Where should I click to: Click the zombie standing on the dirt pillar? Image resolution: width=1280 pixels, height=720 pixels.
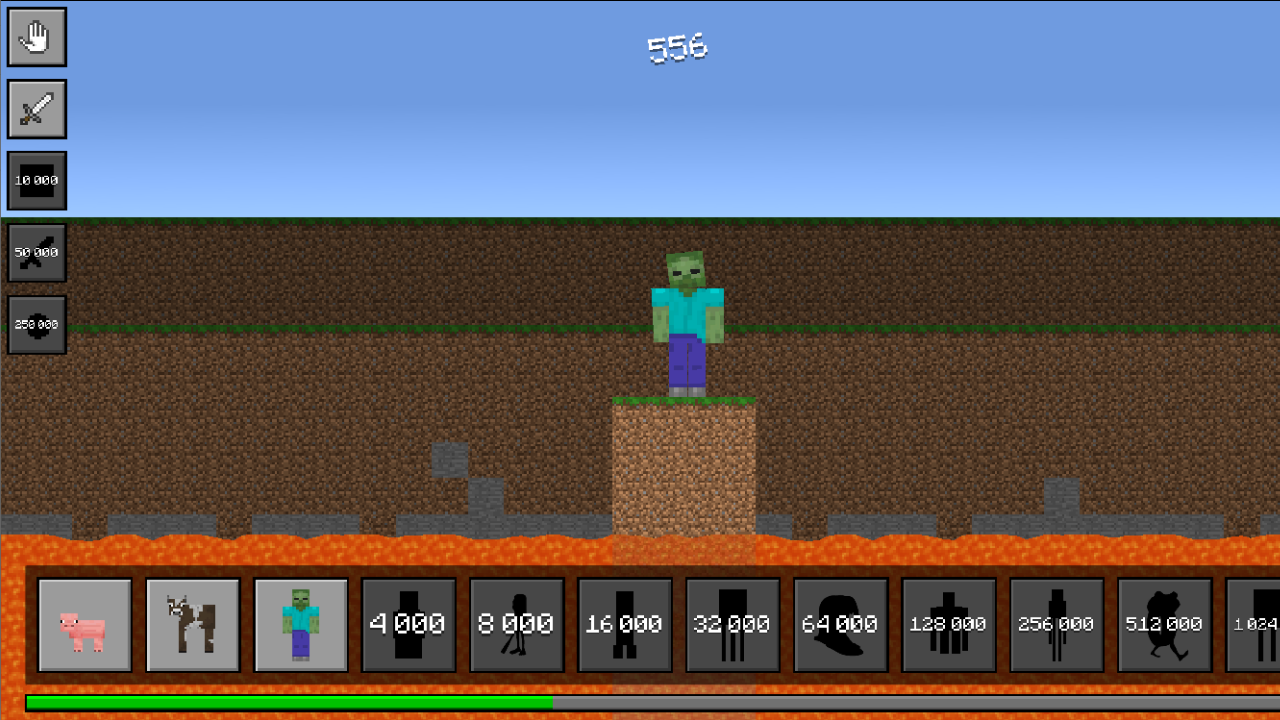point(686,320)
